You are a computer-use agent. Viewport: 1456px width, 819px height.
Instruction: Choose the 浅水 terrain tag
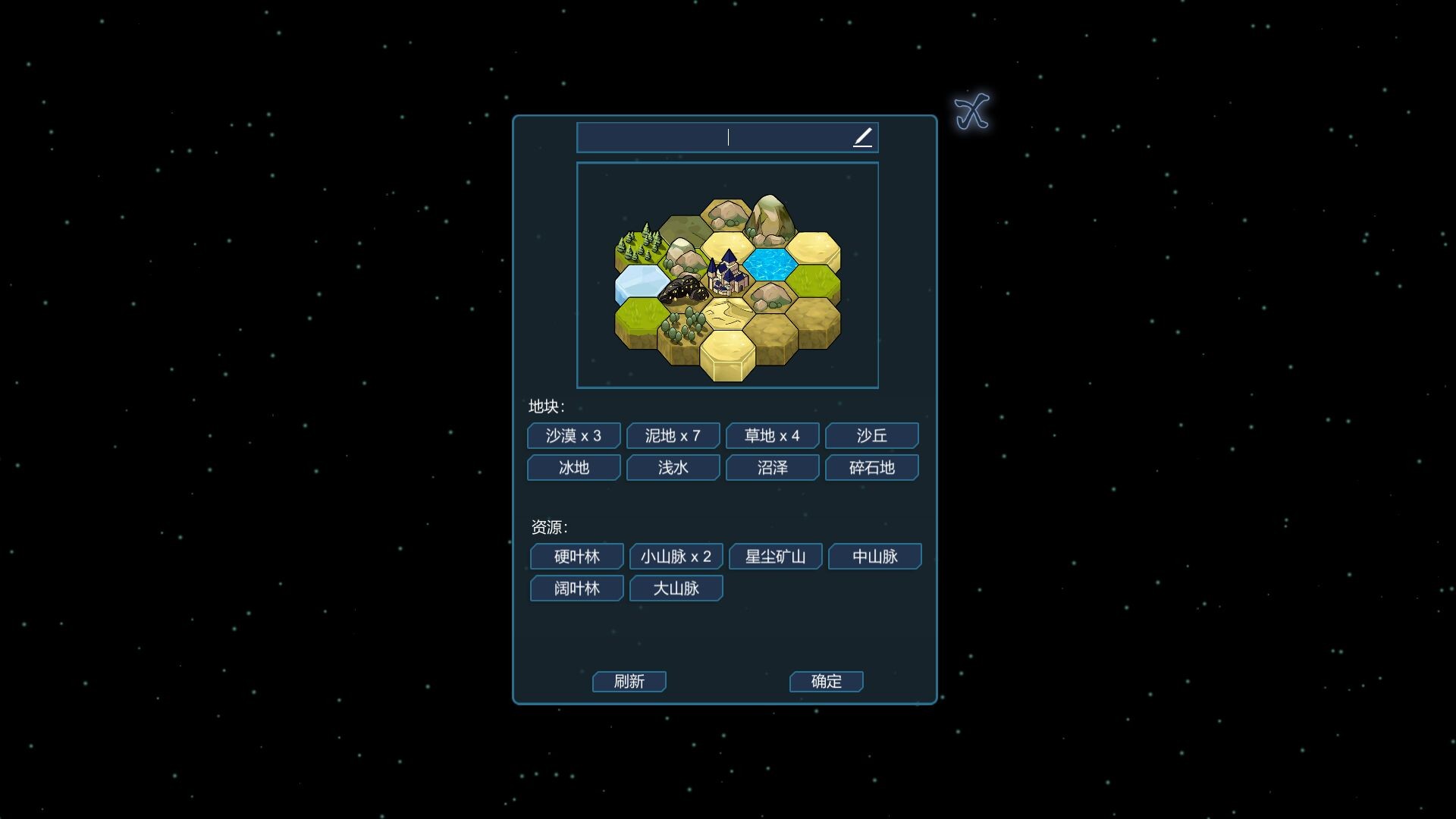(673, 468)
